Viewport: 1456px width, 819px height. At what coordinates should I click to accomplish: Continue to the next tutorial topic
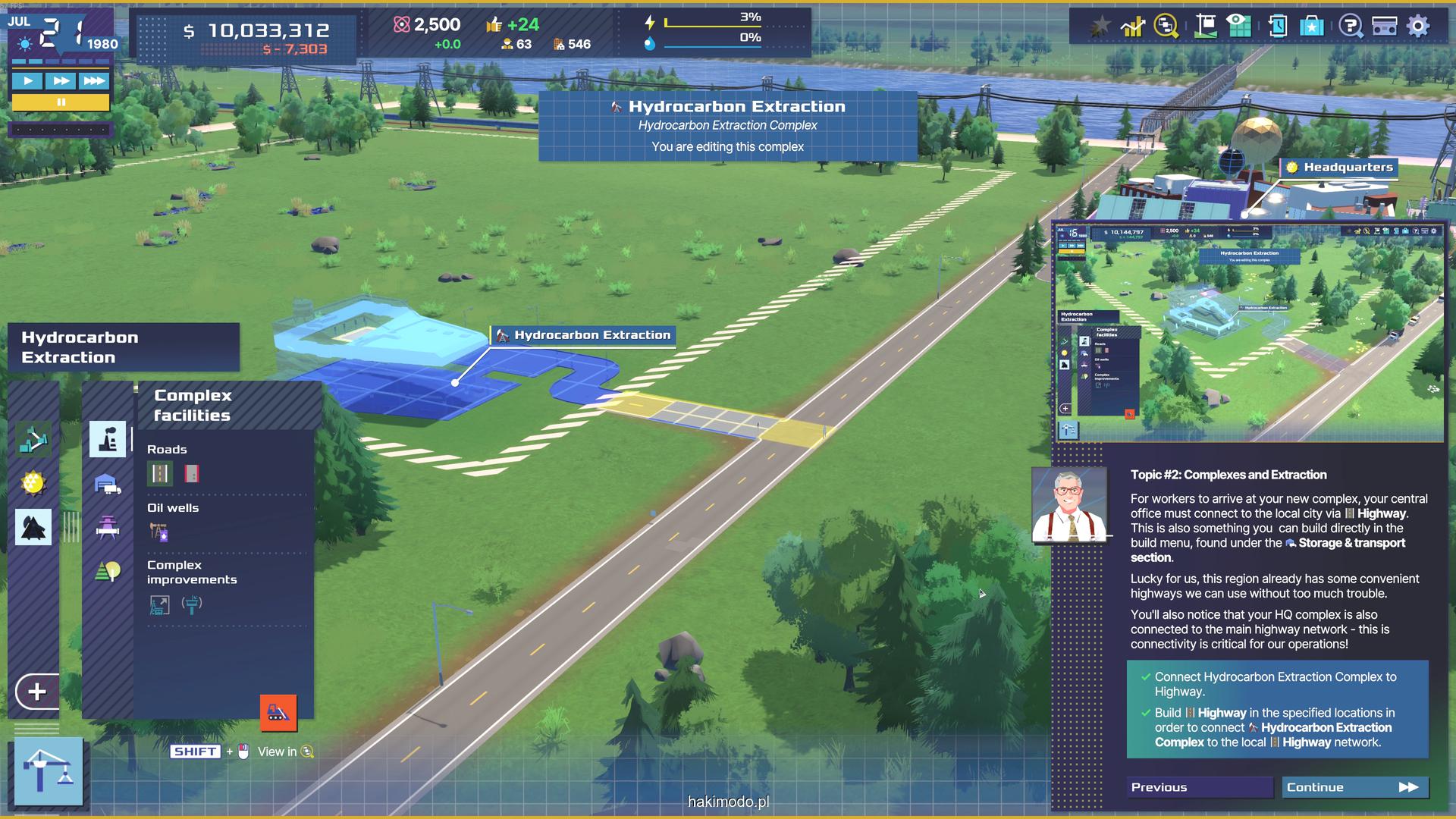1354,787
